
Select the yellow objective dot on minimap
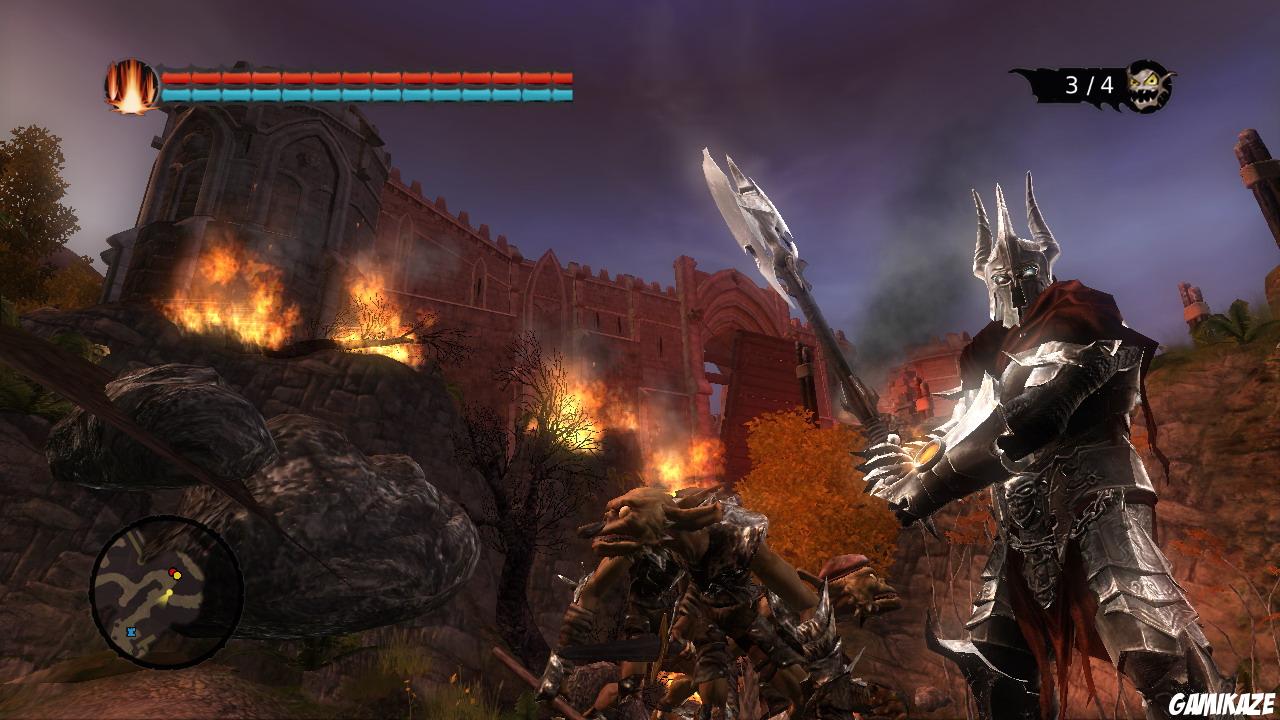point(177,575)
